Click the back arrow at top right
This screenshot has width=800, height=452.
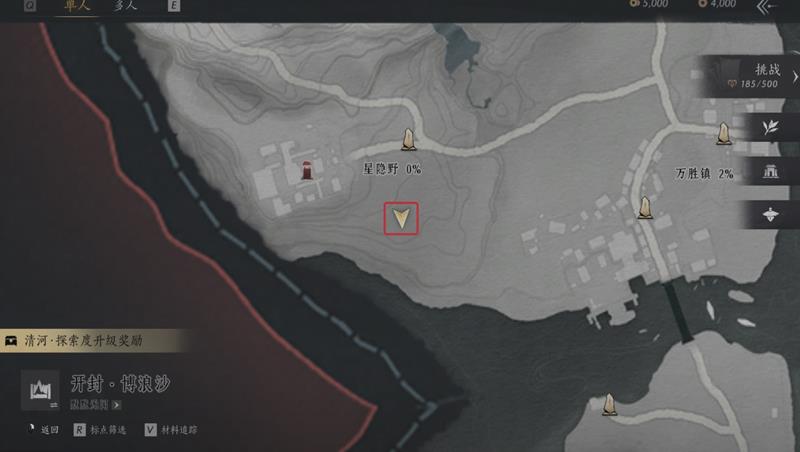766,7
